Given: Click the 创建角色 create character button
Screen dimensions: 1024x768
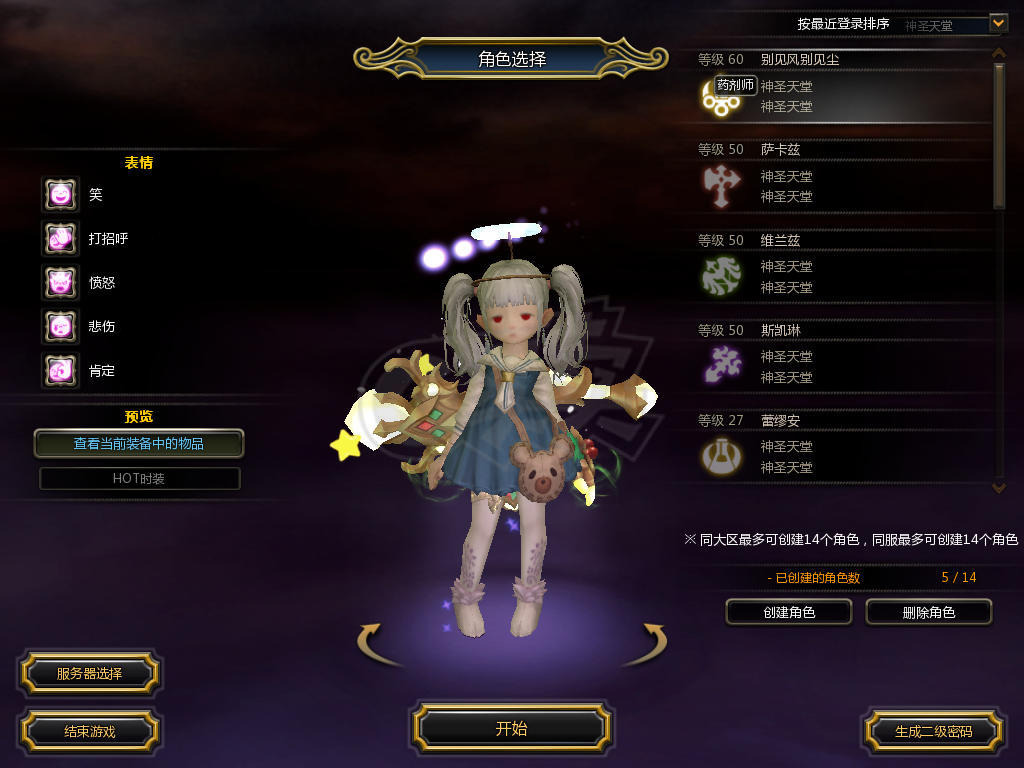Looking at the screenshot, I should 788,612.
